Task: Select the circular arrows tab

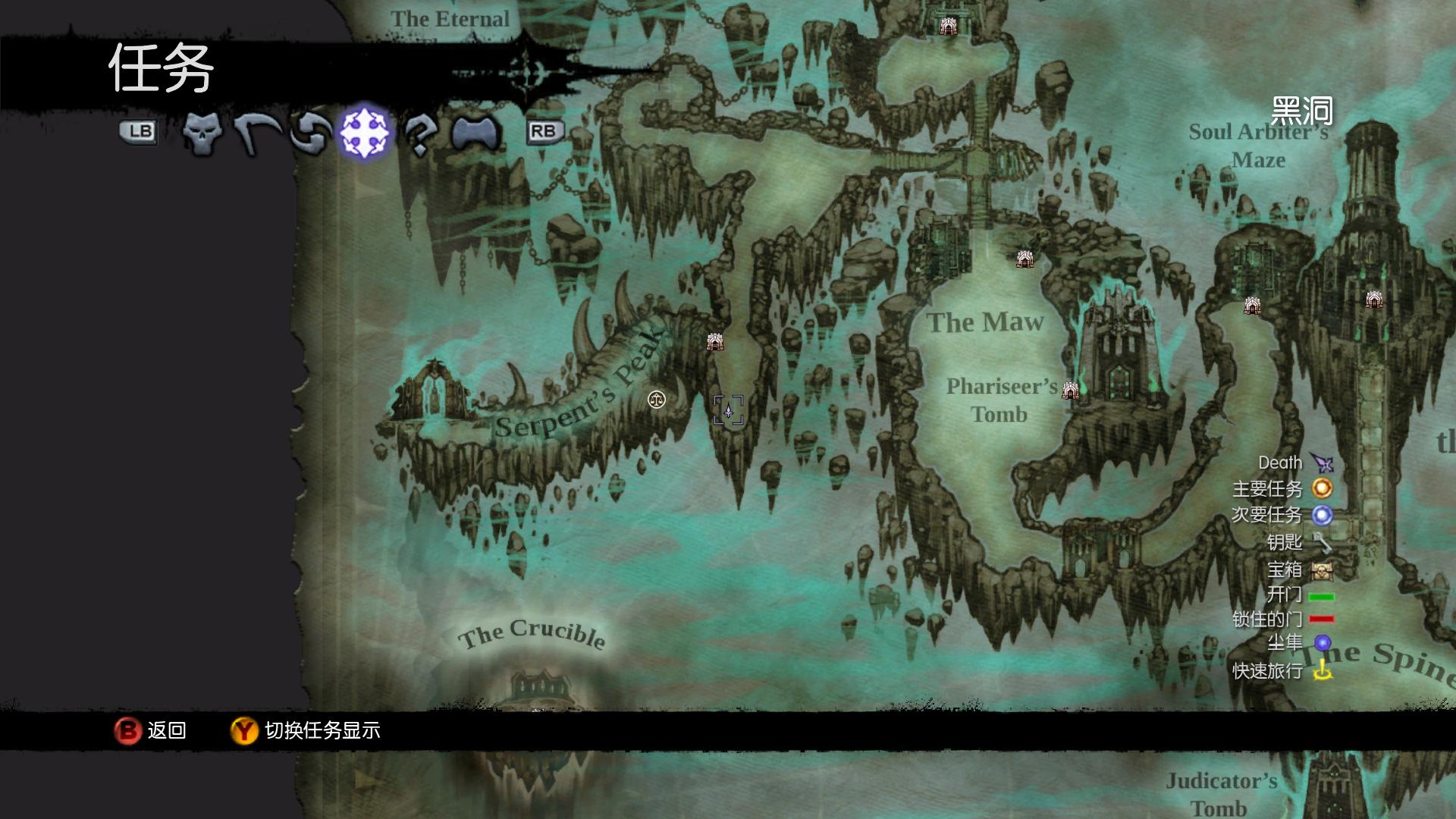Action: [310, 133]
